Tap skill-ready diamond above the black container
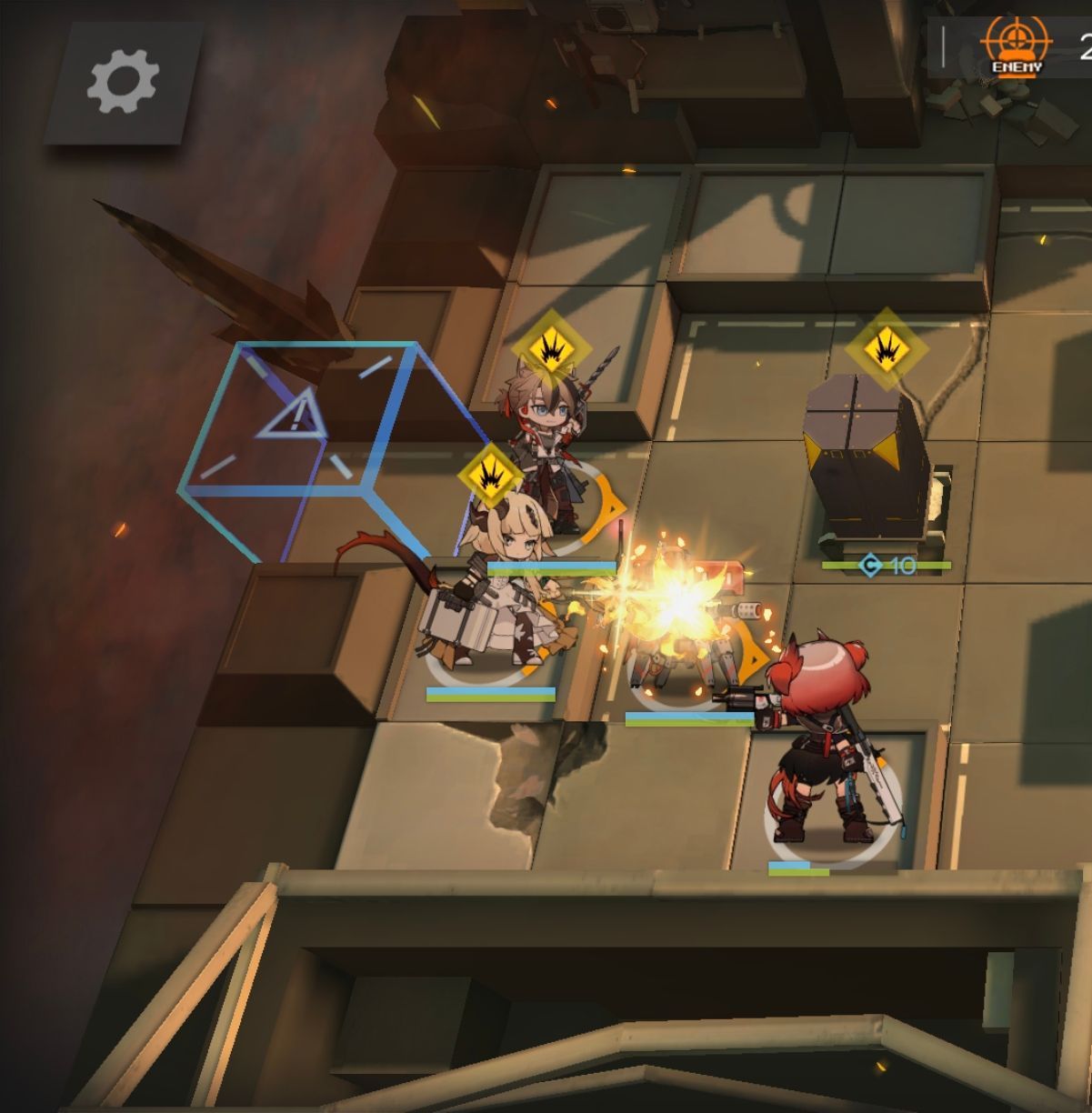The height and width of the screenshot is (1113, 1092). pyautogui.click(x=885, y=347)
